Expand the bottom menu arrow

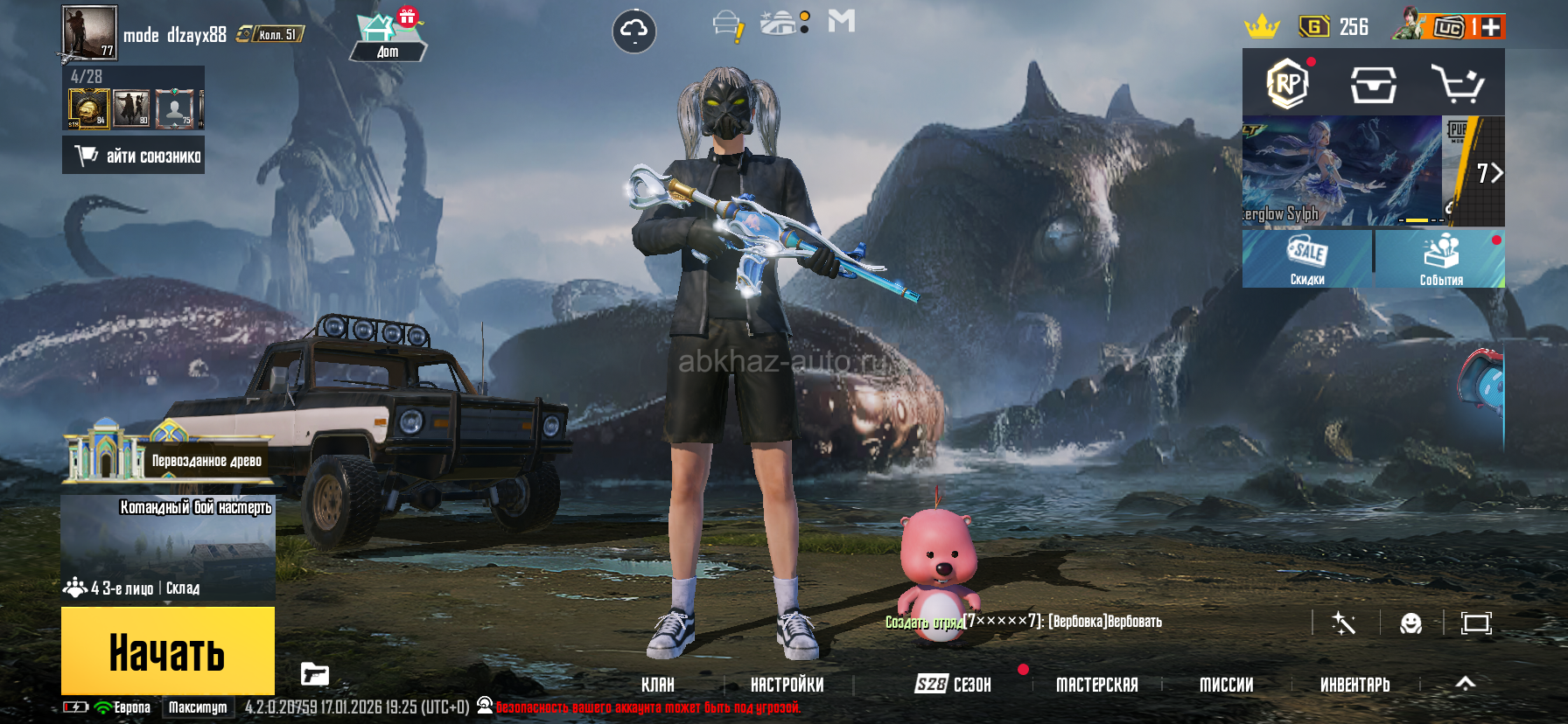coord(1465,684)
